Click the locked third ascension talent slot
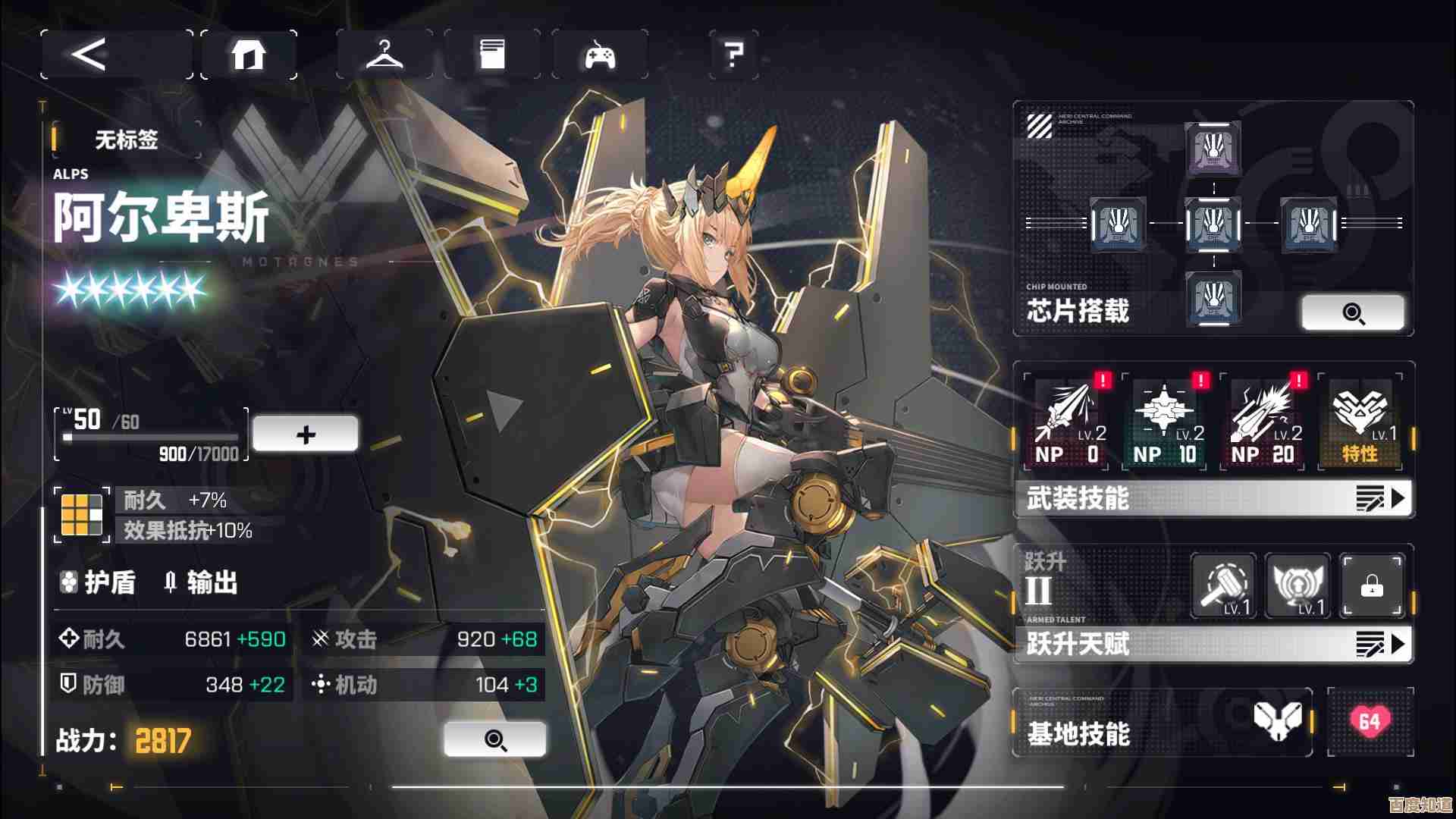The width and height of the screenshot is (1456, 819). point(1372,585)
